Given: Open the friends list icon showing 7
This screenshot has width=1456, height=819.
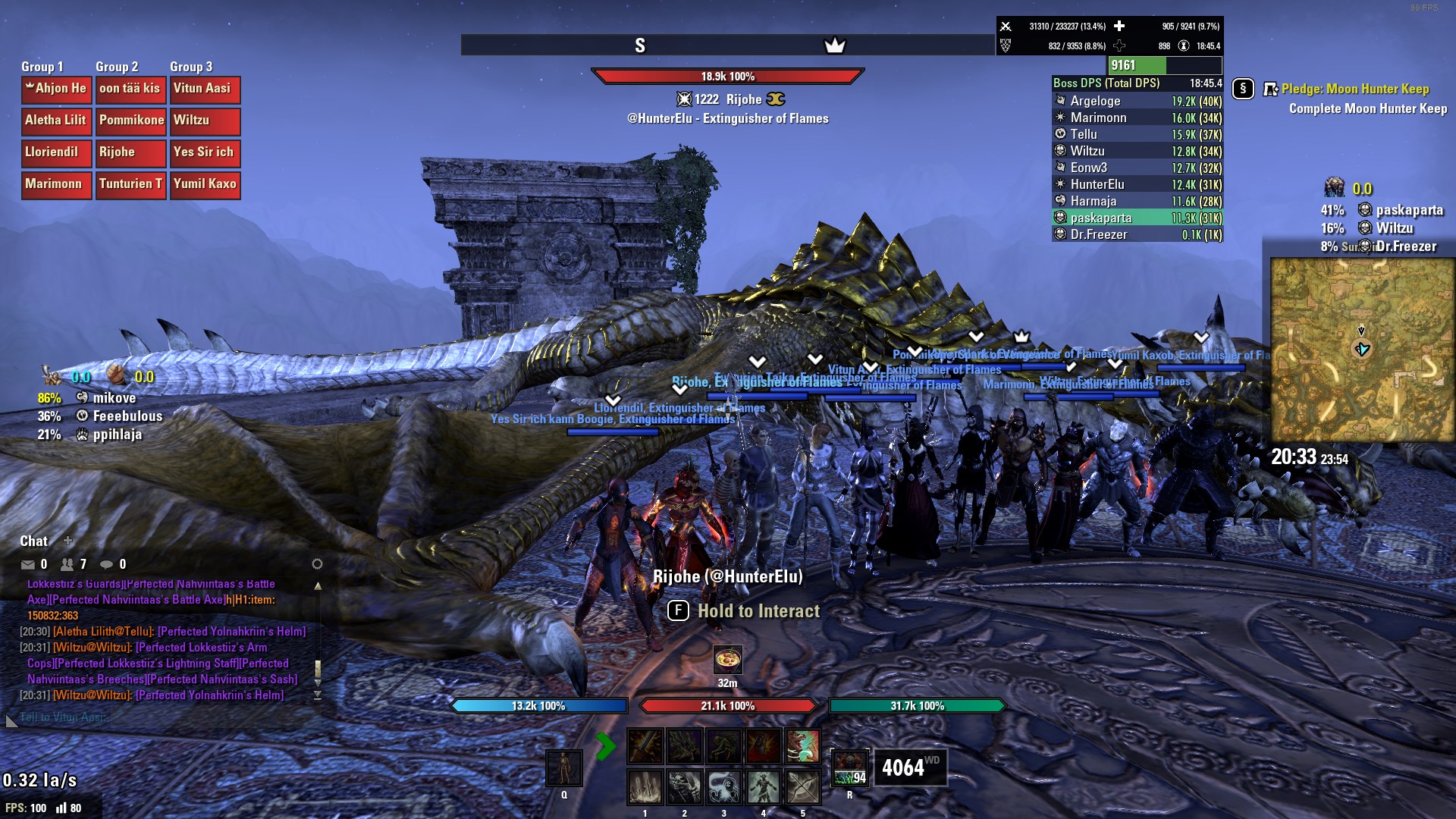Looking at the screenshot, I should 67,564.
